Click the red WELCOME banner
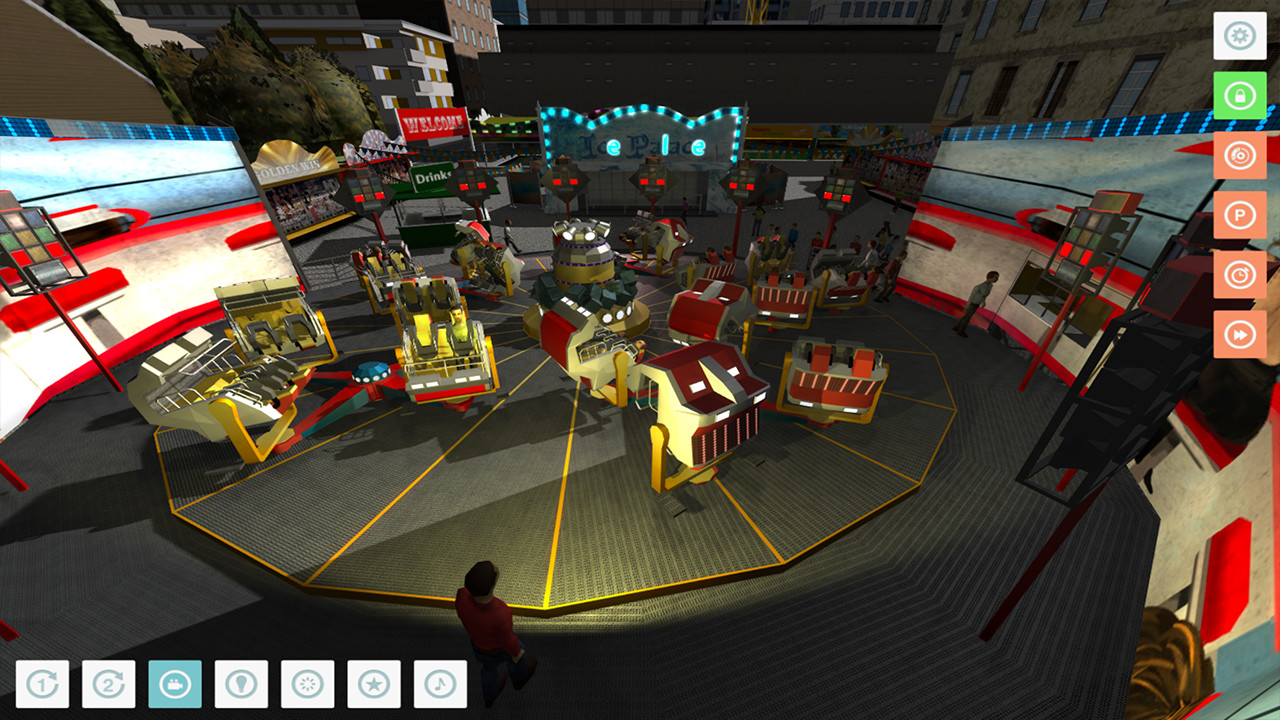1280x720 pixels. tap(434, 124)
